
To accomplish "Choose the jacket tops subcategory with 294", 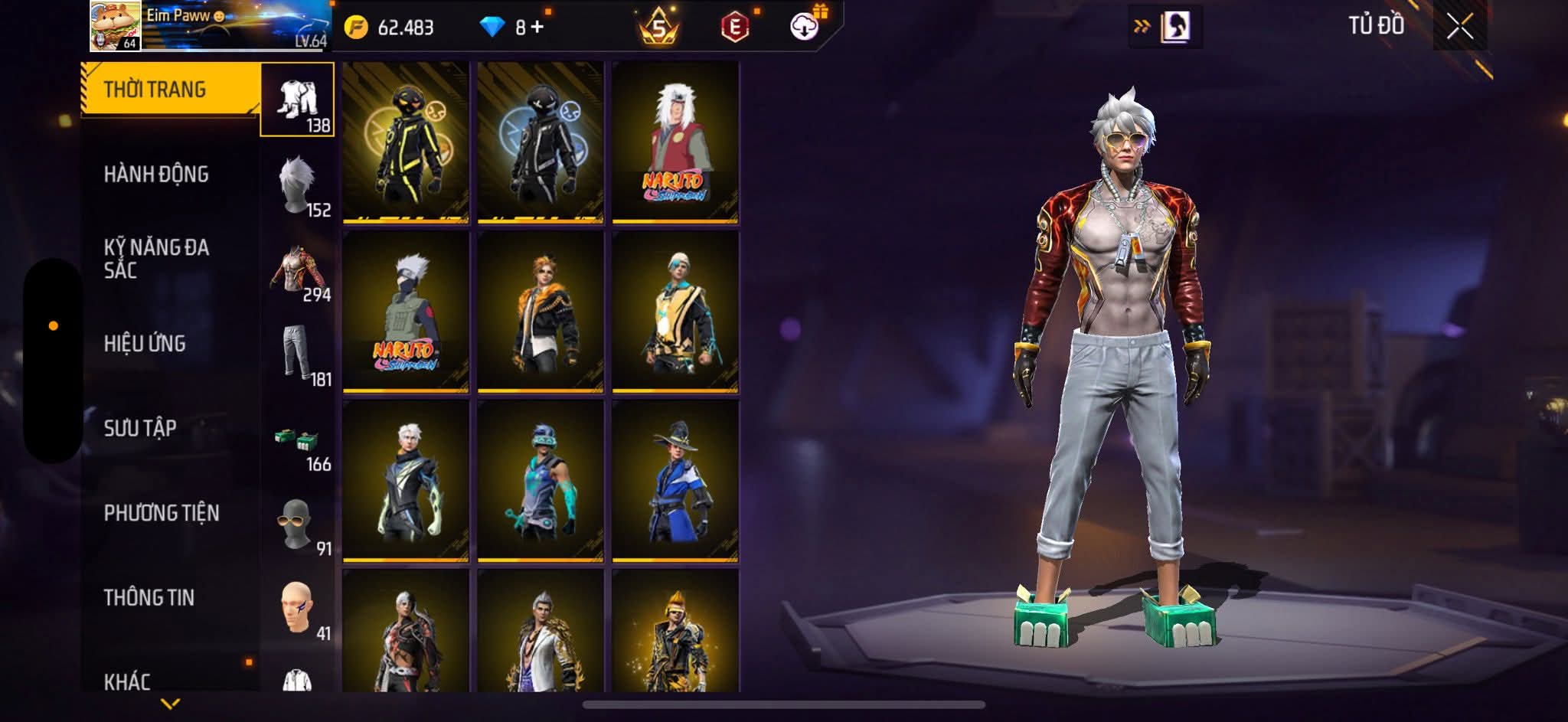I will 298,270.
